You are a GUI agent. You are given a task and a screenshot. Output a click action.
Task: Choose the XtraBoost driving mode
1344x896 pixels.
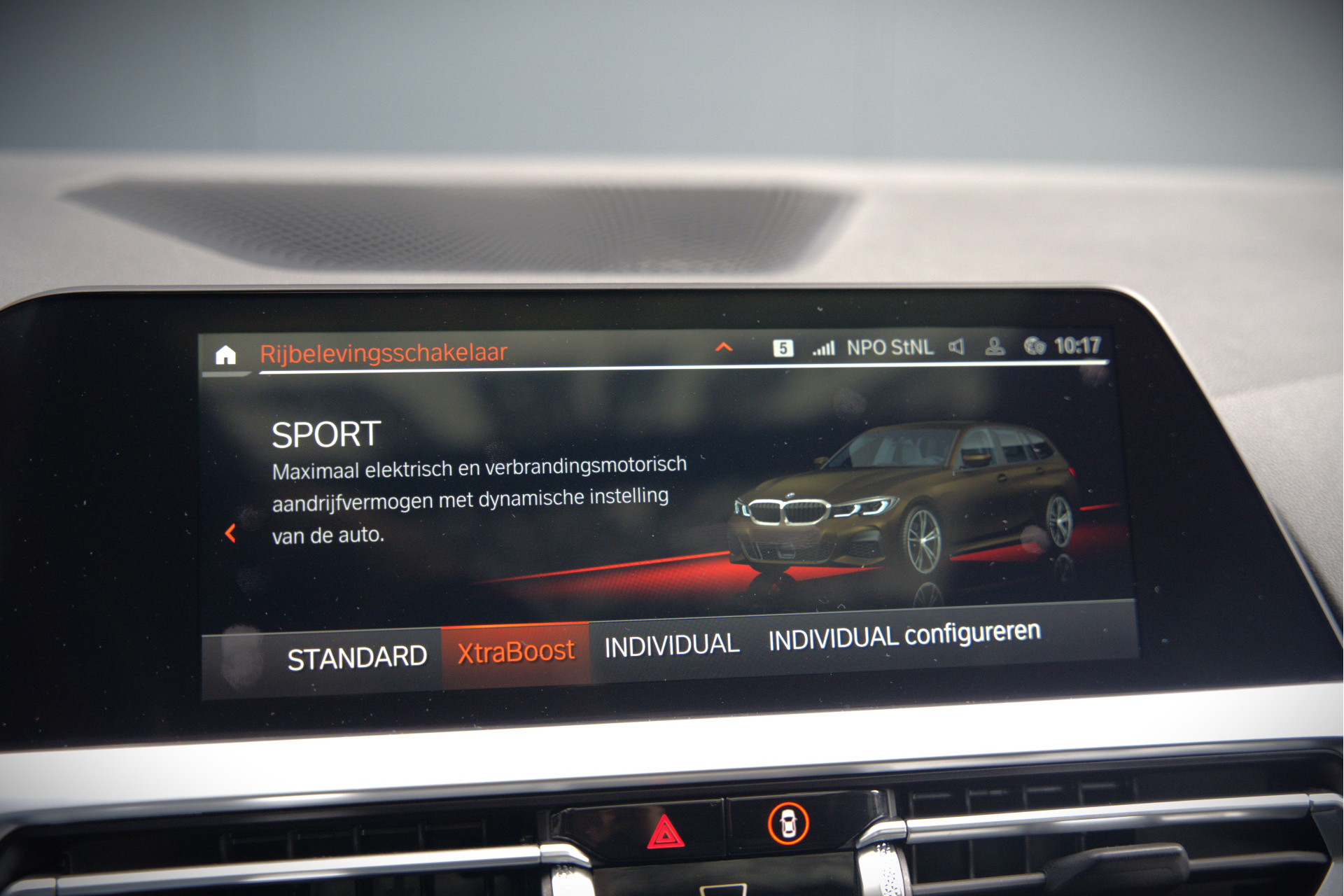coord(516,652)
